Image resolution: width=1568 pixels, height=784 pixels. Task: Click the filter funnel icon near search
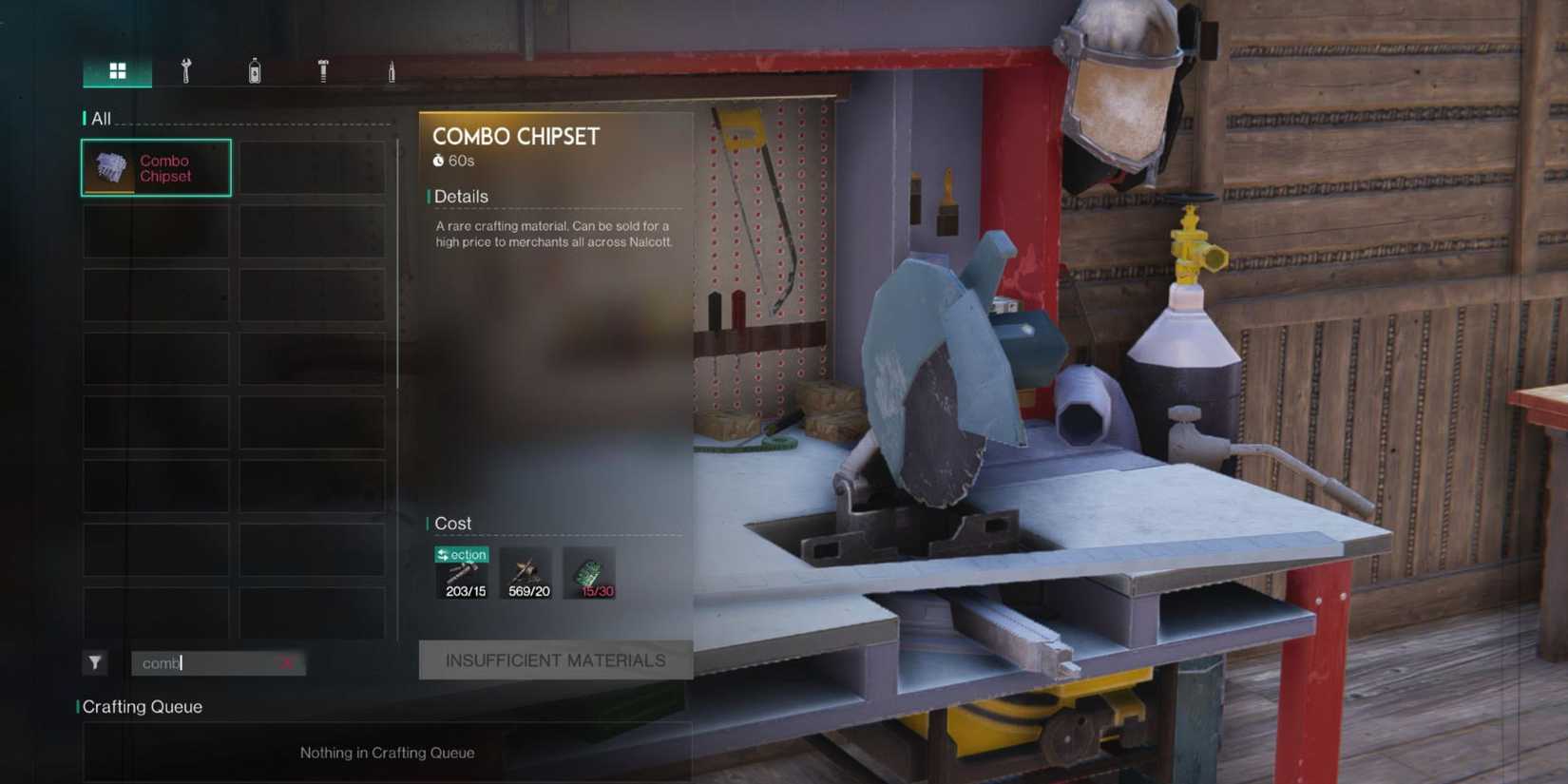click(x=95, y=663)
